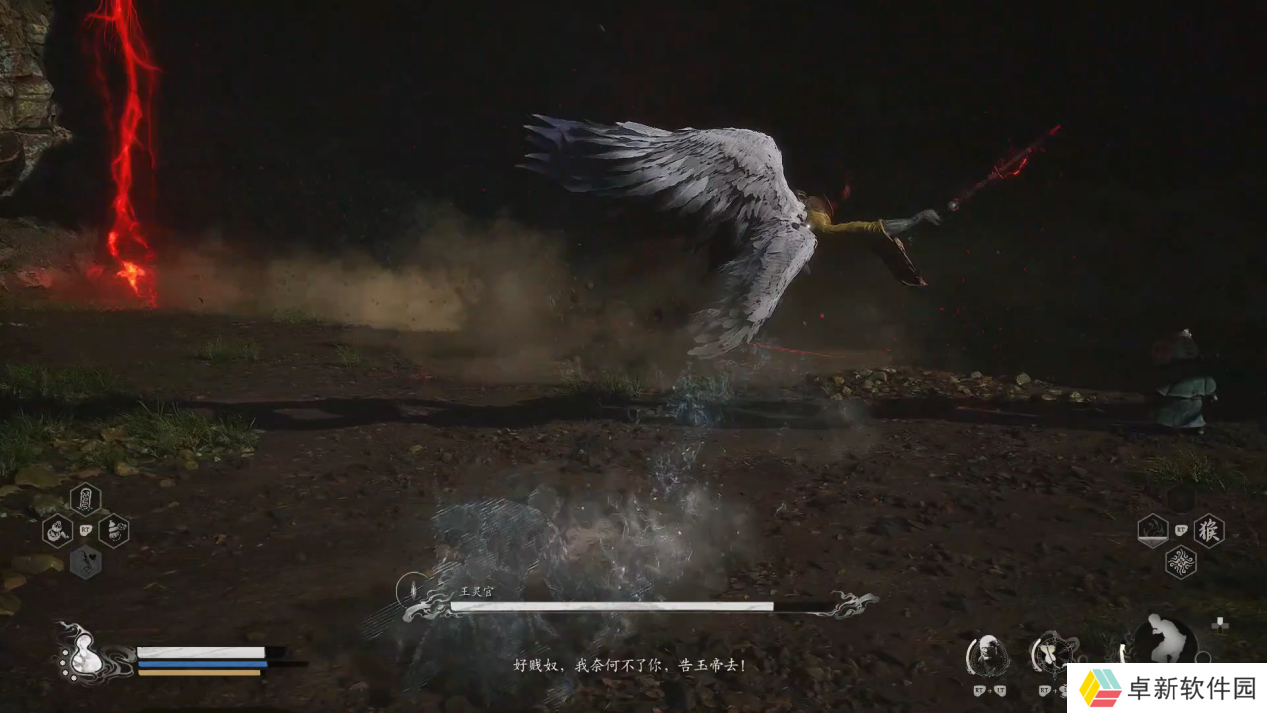Select the top hexagonal talisman spell icon
This screenshot has height=713, width=1267.
coord(85,498)
